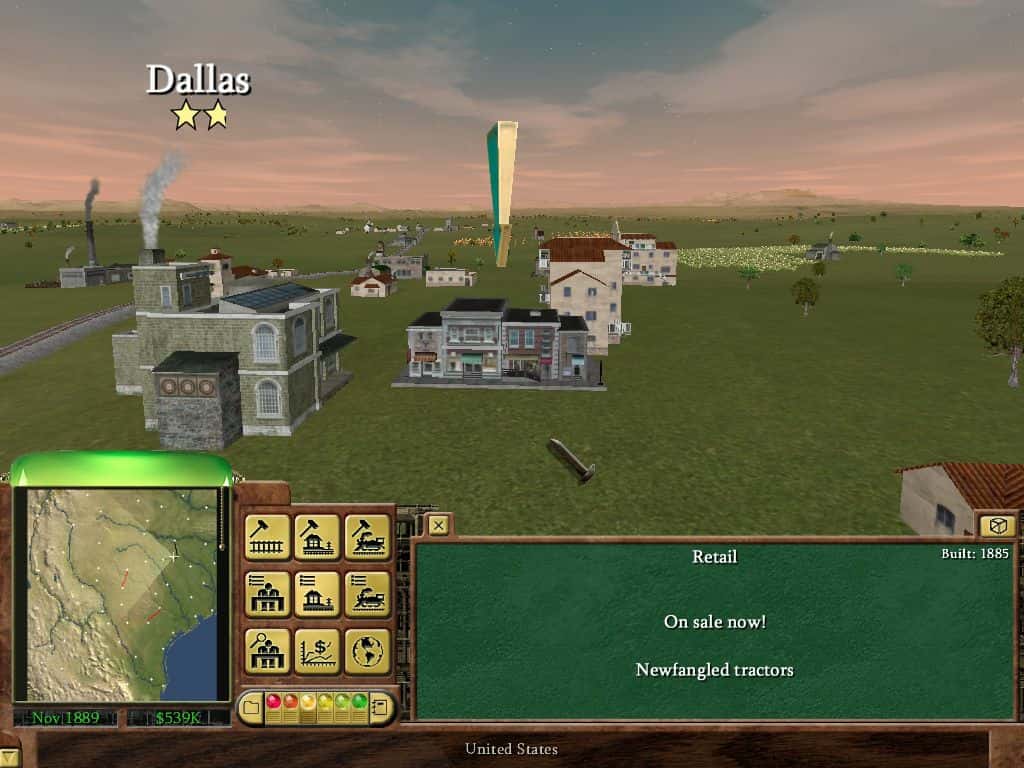Click the cube icon above the Retail panel
The height and width of the screenshot is (768, 1024).
click(996, 526)
